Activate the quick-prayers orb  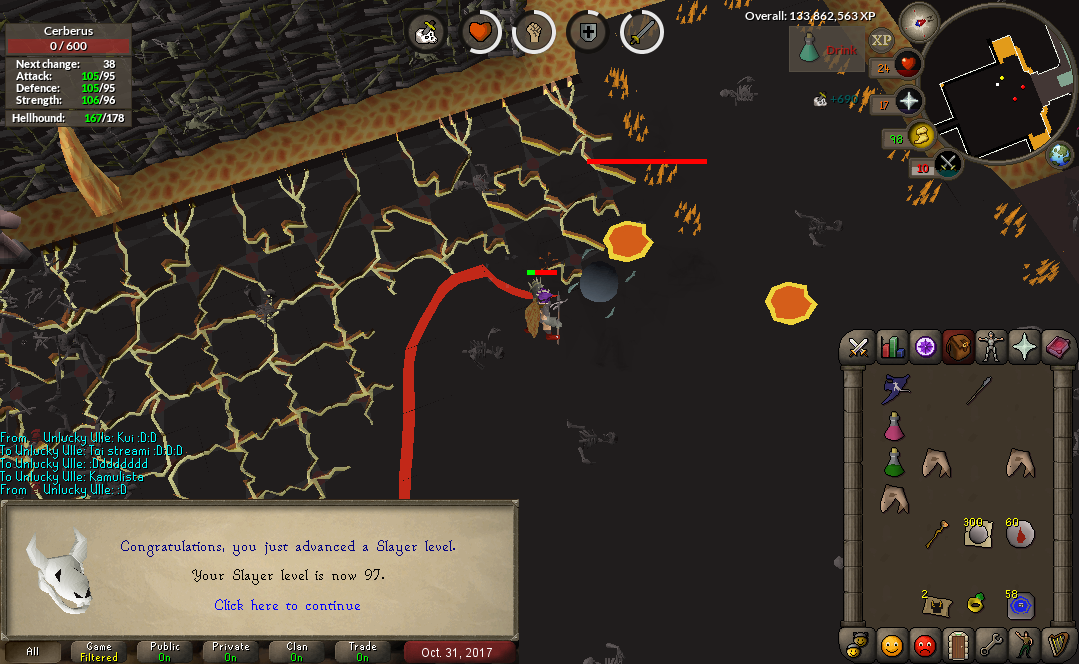[x=908, y=101]
